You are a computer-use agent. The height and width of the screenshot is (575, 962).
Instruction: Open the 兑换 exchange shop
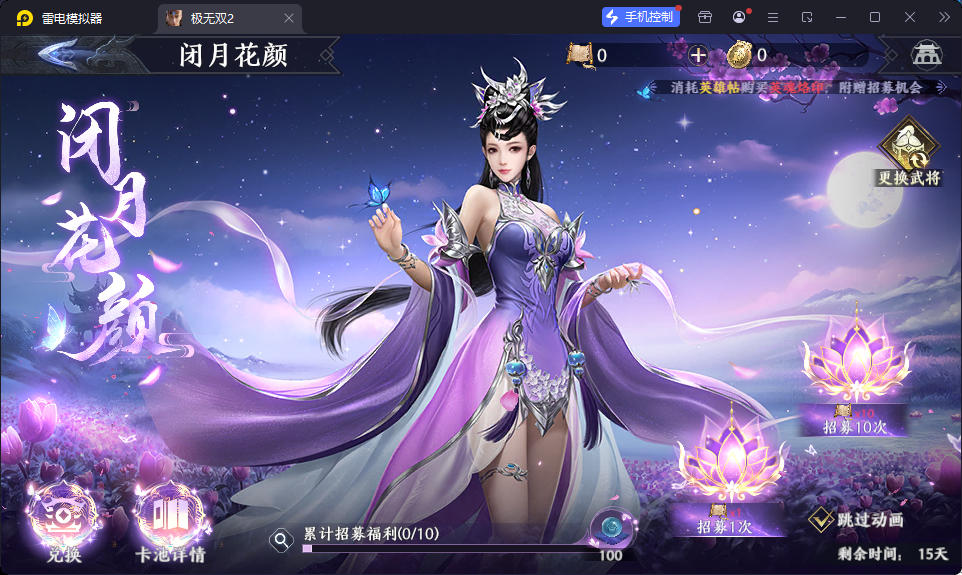[x=62, y=520]
